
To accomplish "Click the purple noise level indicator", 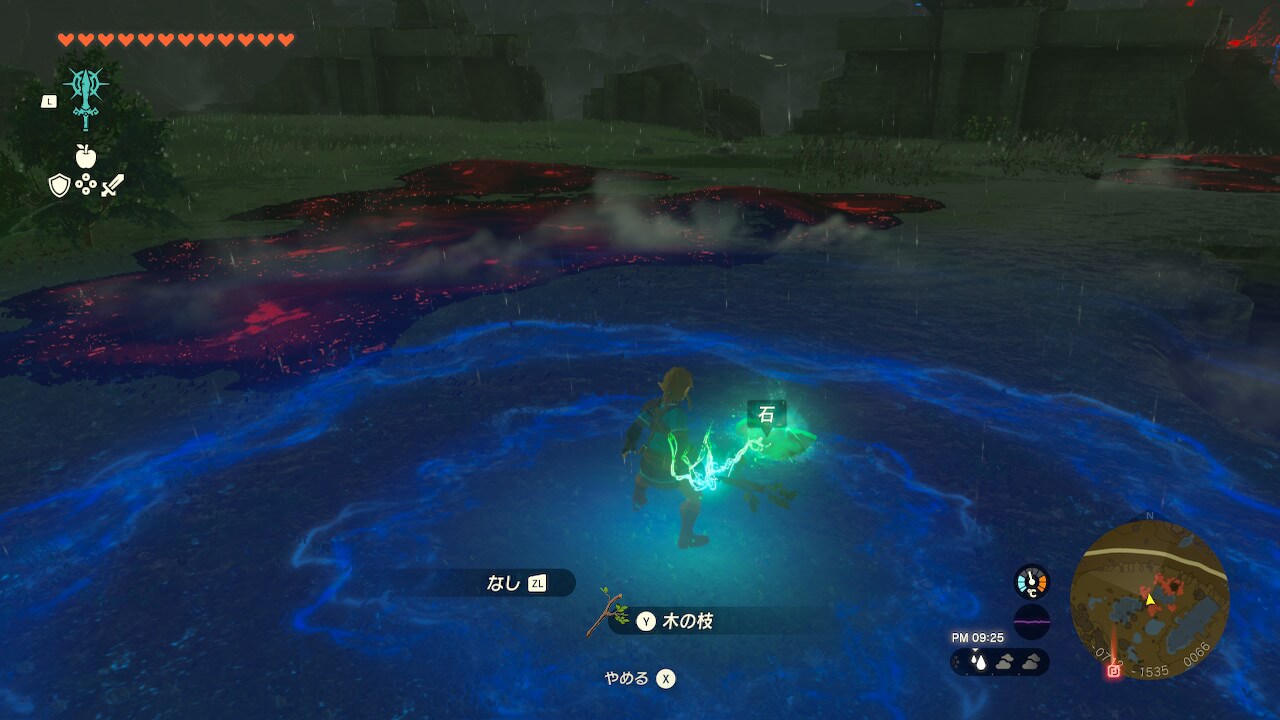I will point(1031,621).
